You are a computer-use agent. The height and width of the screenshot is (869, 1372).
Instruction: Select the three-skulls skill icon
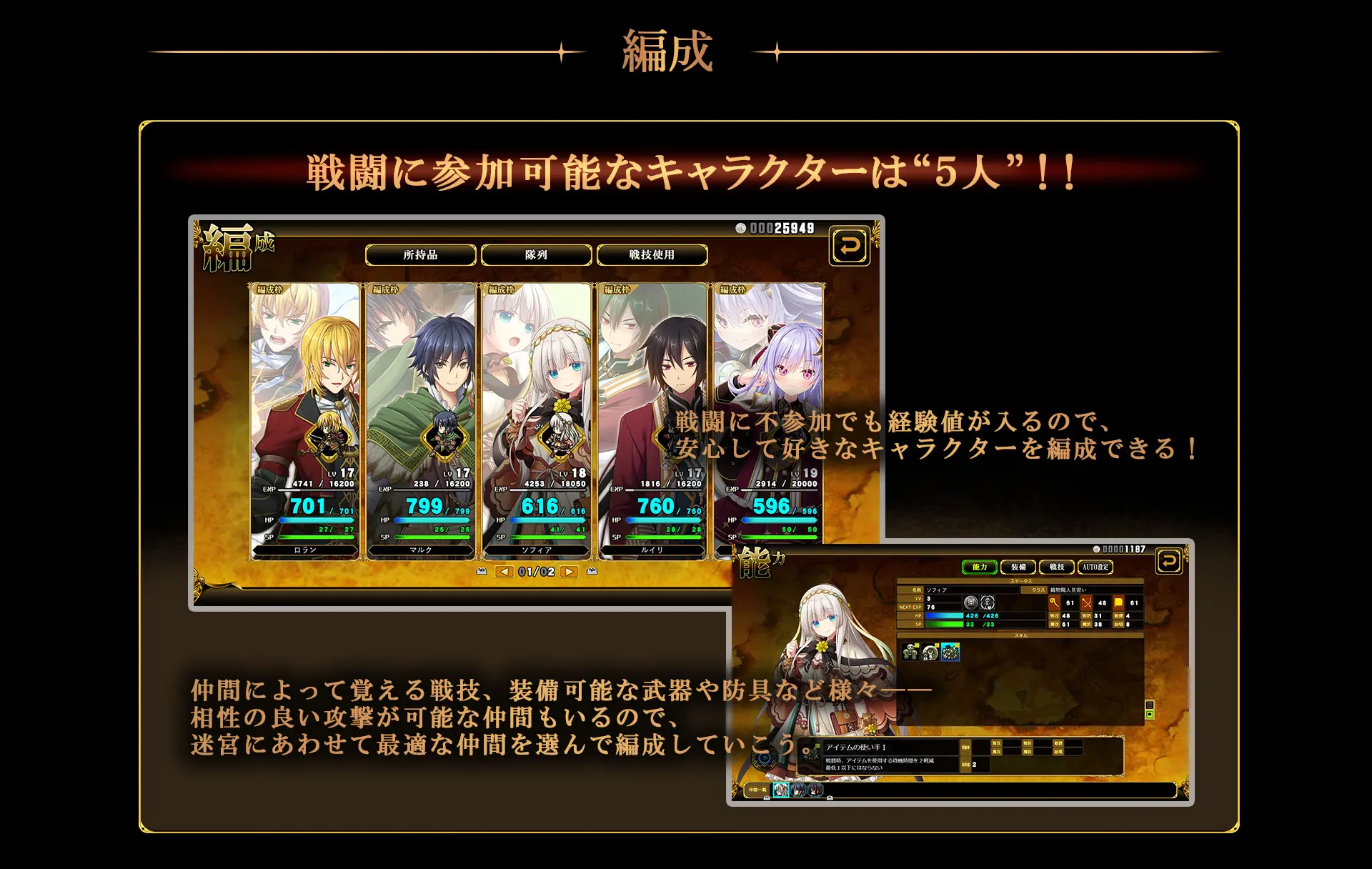click(910, 652)
